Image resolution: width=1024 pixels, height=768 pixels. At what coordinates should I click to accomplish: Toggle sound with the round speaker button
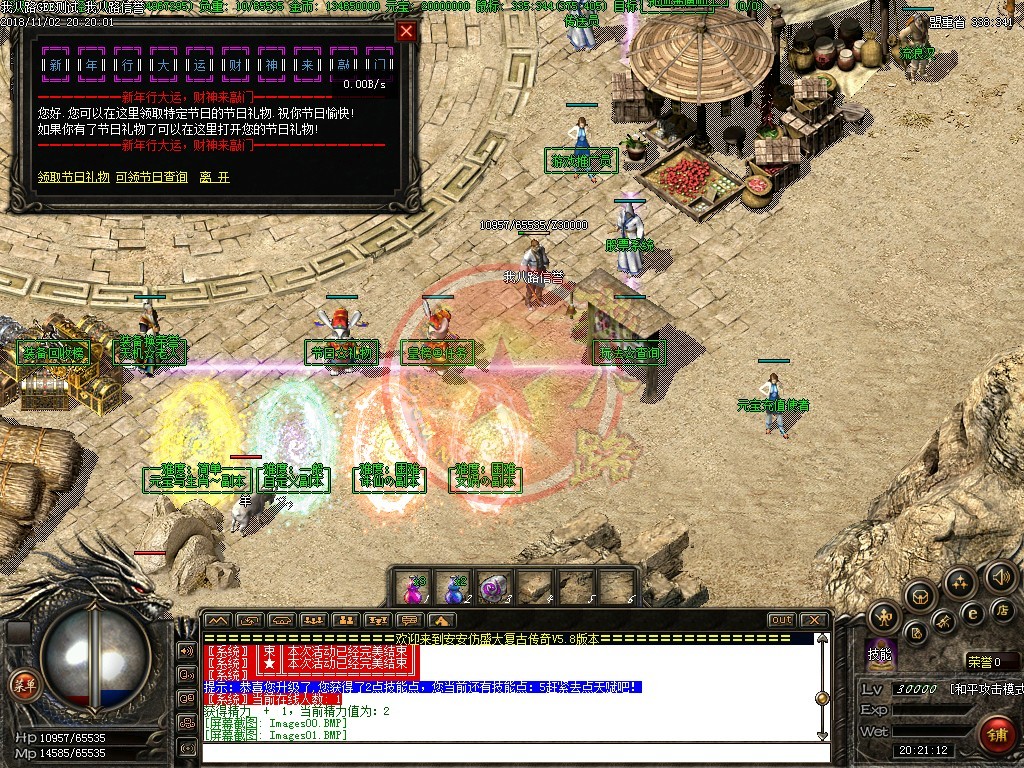click(x=1000, y=577)
